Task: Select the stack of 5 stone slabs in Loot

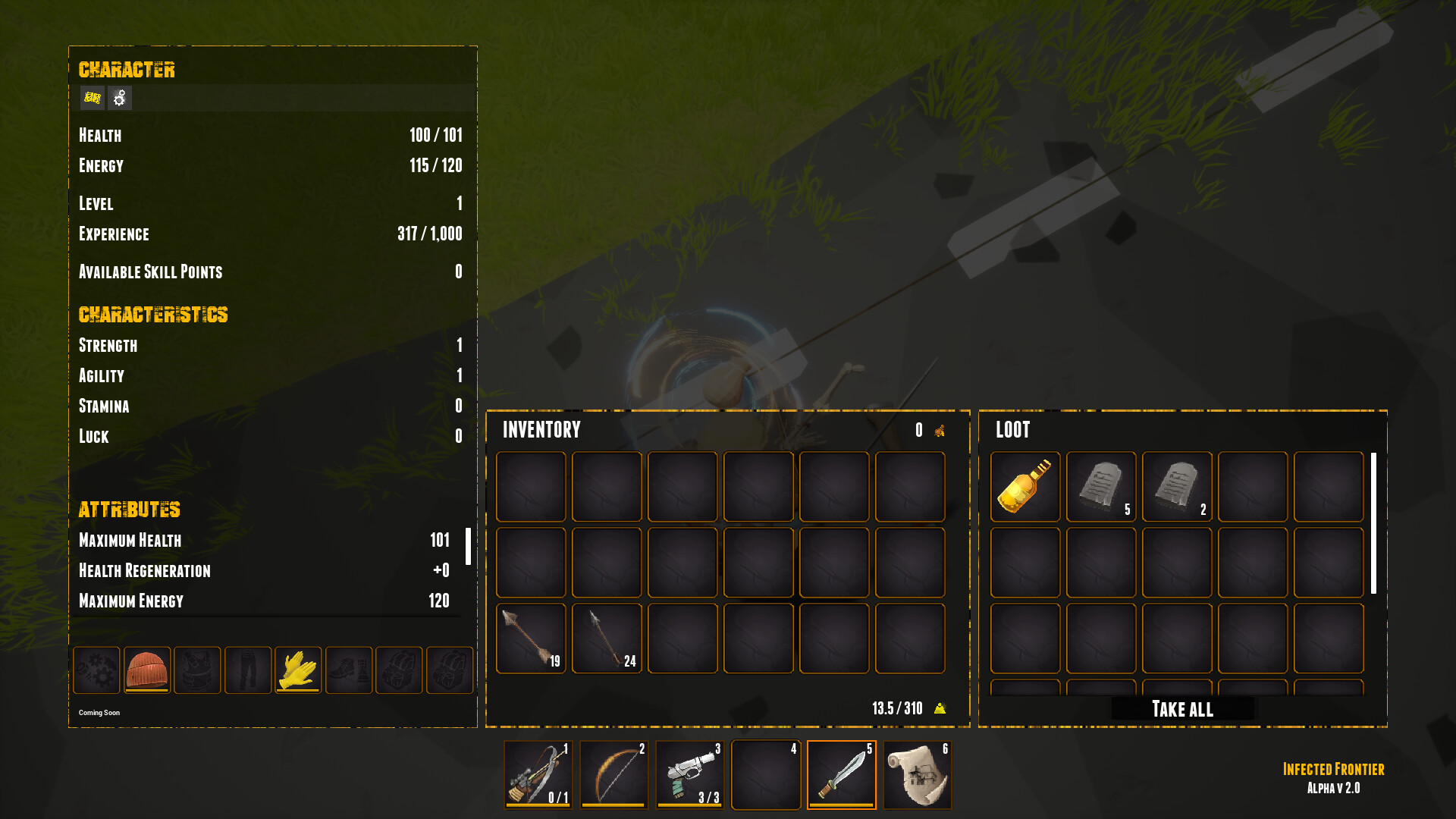Action: pos(1101,487)
